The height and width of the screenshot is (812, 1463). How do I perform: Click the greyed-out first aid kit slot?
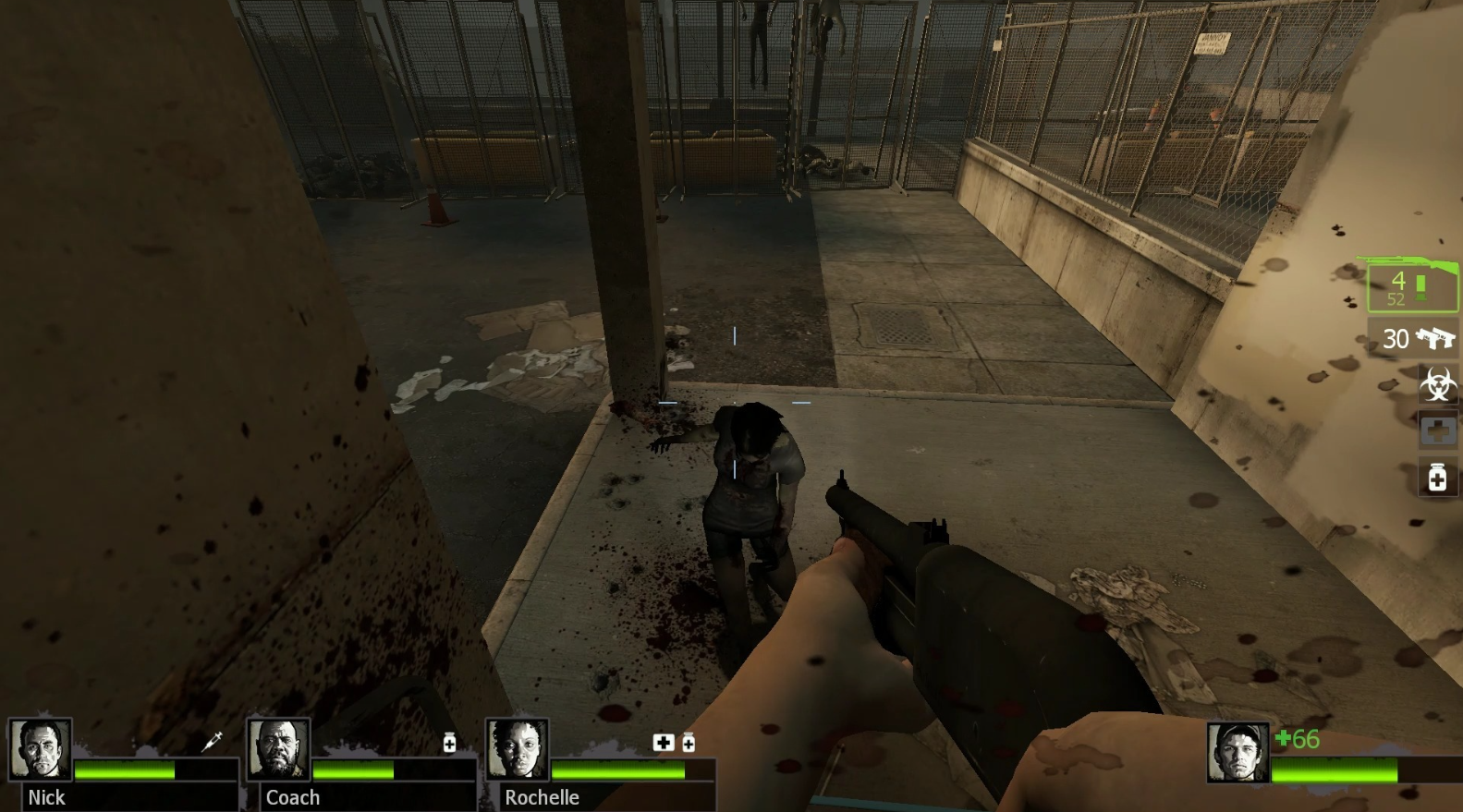click(1438, 430)
